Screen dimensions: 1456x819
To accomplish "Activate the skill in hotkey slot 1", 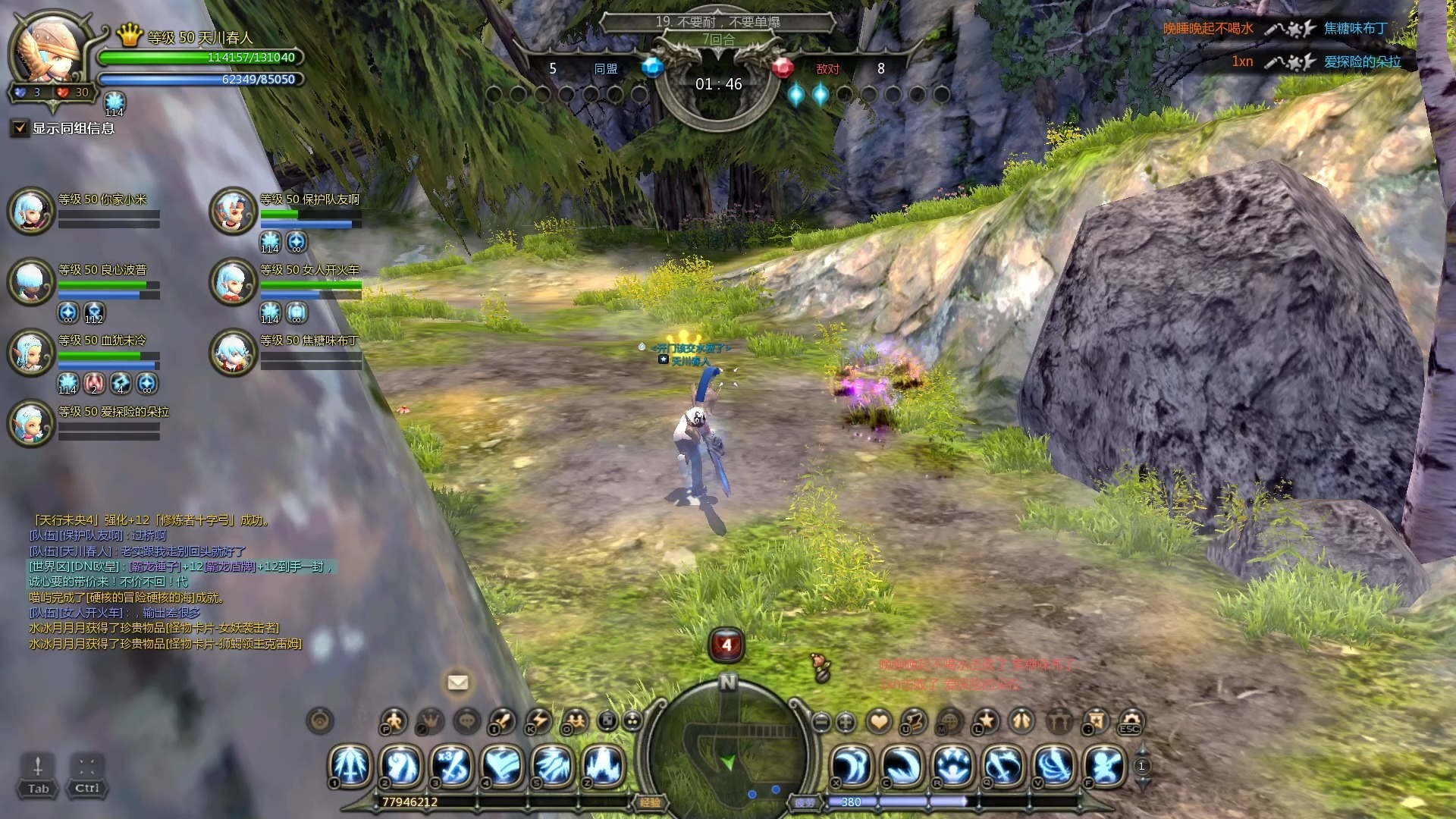I will [350, 766].
